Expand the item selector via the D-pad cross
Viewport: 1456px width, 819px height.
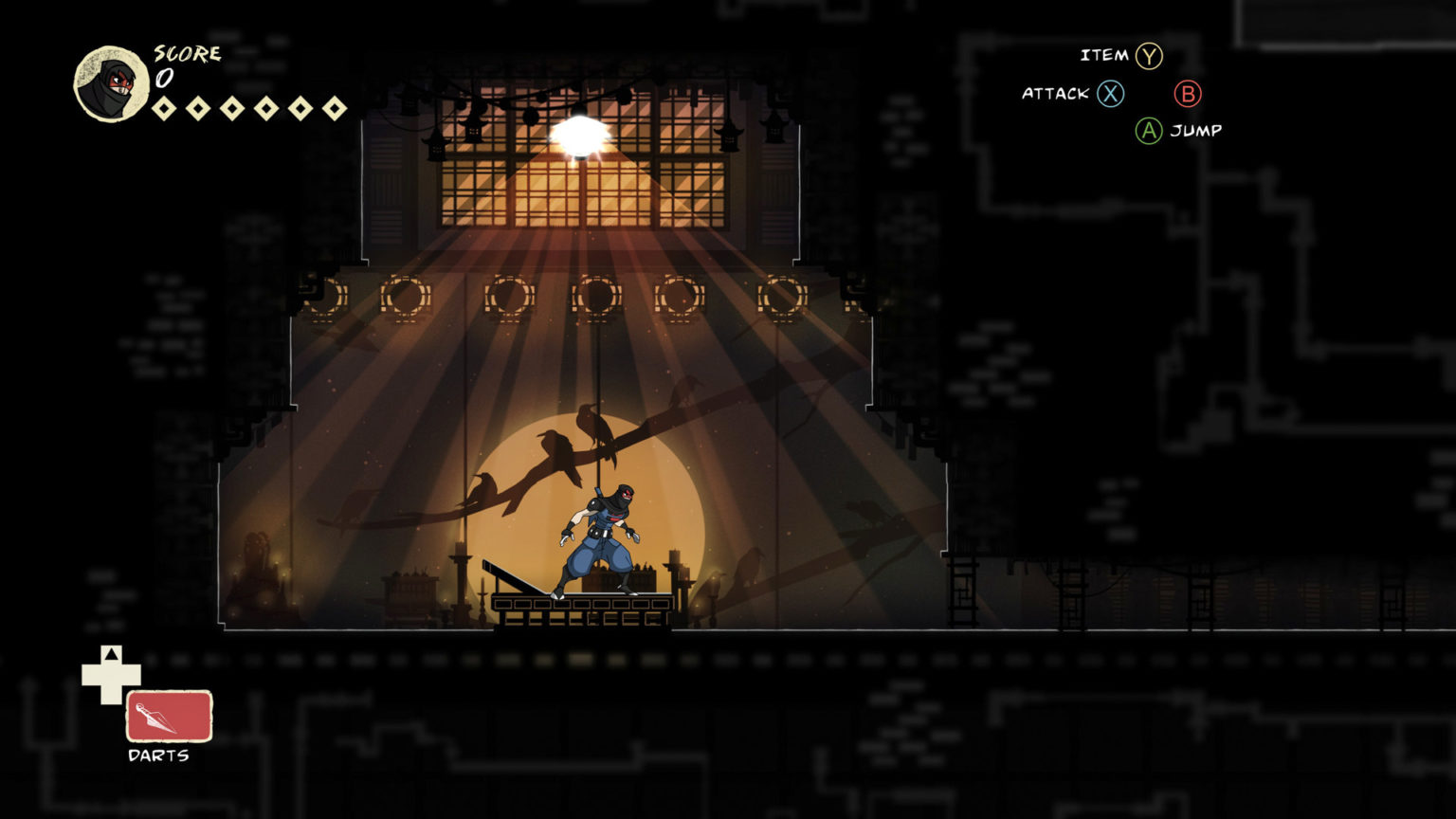point(111,675)
